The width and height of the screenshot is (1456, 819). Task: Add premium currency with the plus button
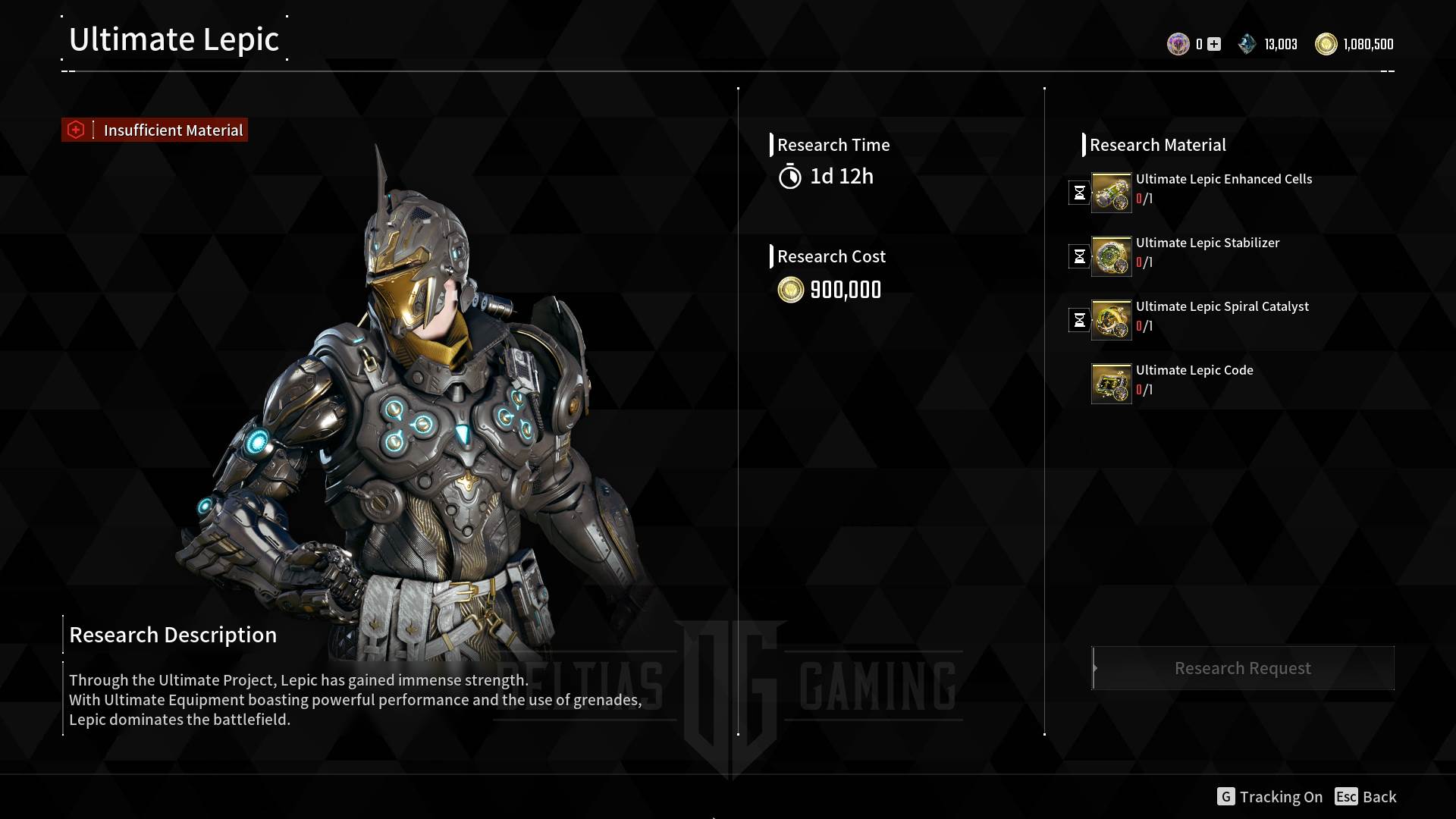pyautogui.click(x=1214, y=44)
